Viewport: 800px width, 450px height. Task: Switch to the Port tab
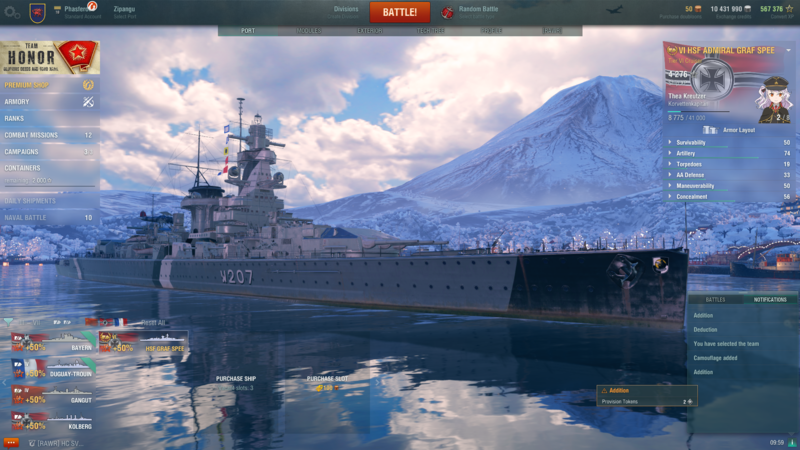(x=248, y=31)
